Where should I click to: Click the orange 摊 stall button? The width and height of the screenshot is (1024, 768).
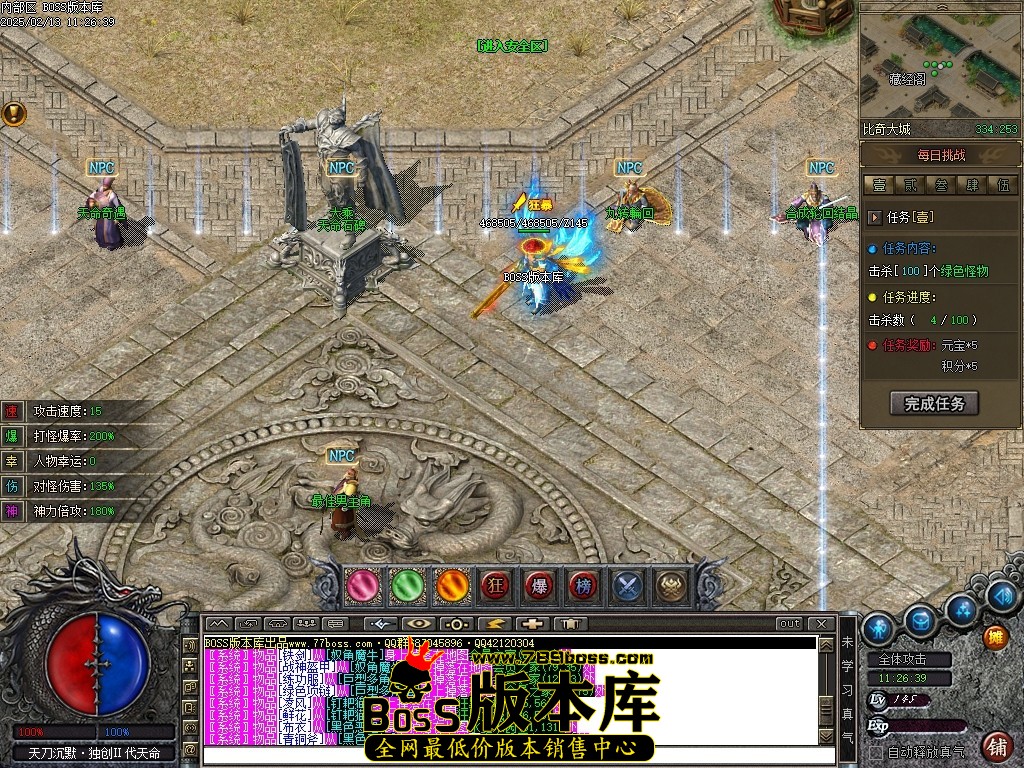click(995, 636)
